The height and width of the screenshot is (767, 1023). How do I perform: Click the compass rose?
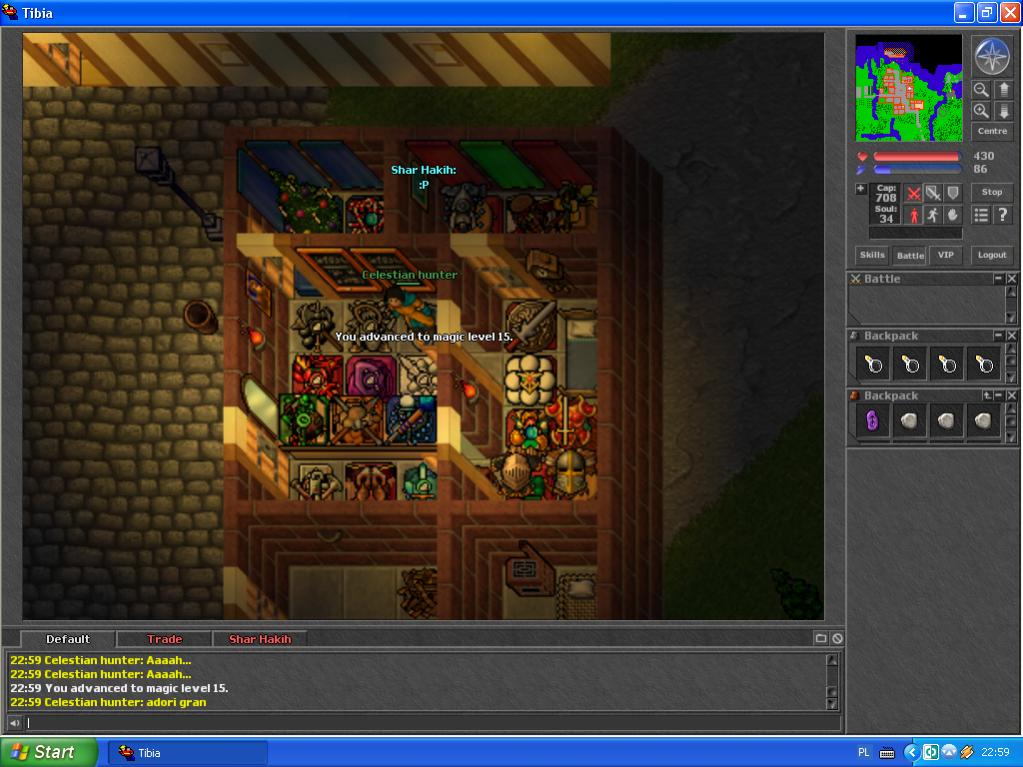(992, 56)
